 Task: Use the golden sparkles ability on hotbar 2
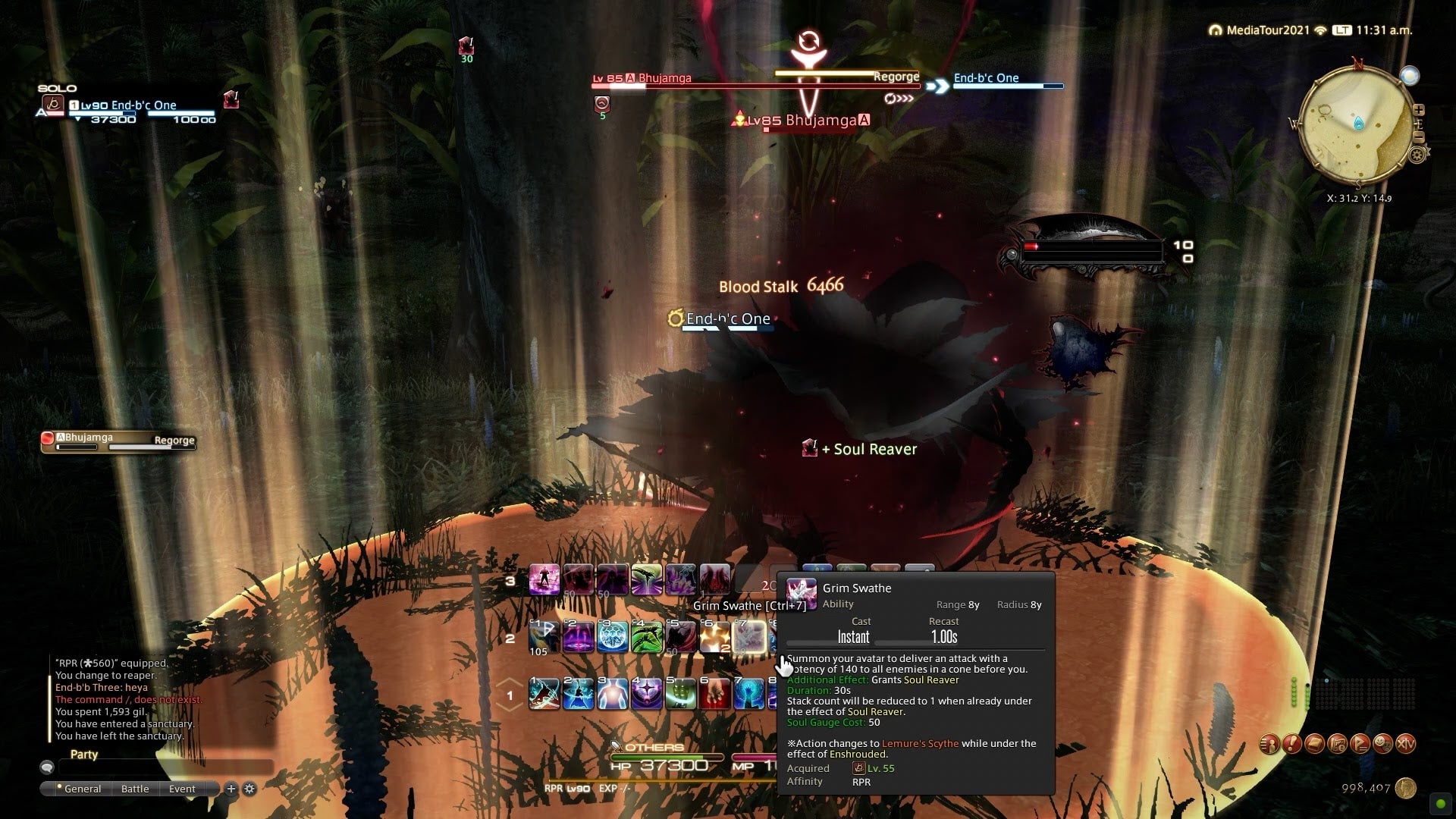714,637
